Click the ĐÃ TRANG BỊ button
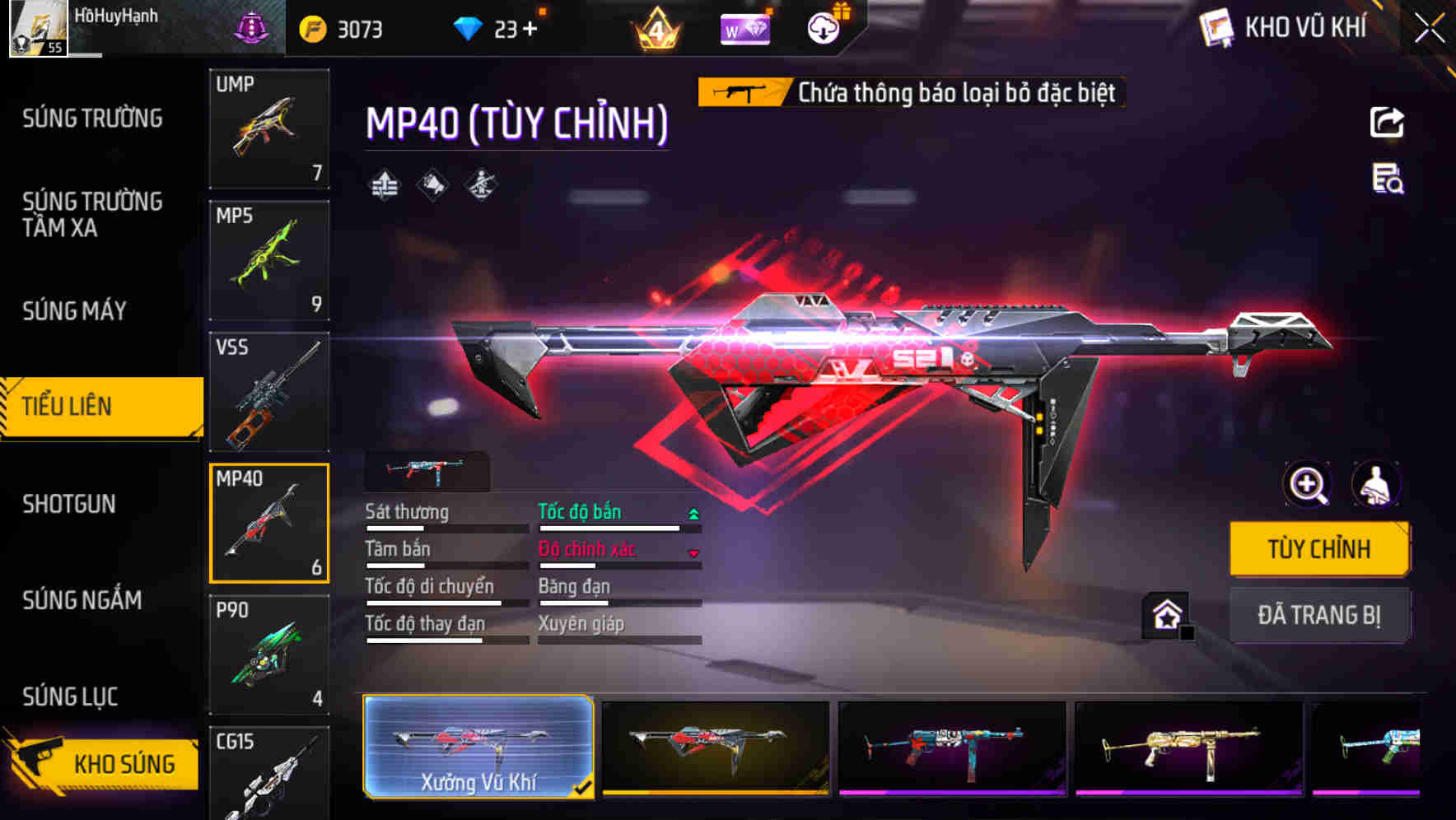Viewport: 1456px width, 820px height. click(x=1319, y=615)
